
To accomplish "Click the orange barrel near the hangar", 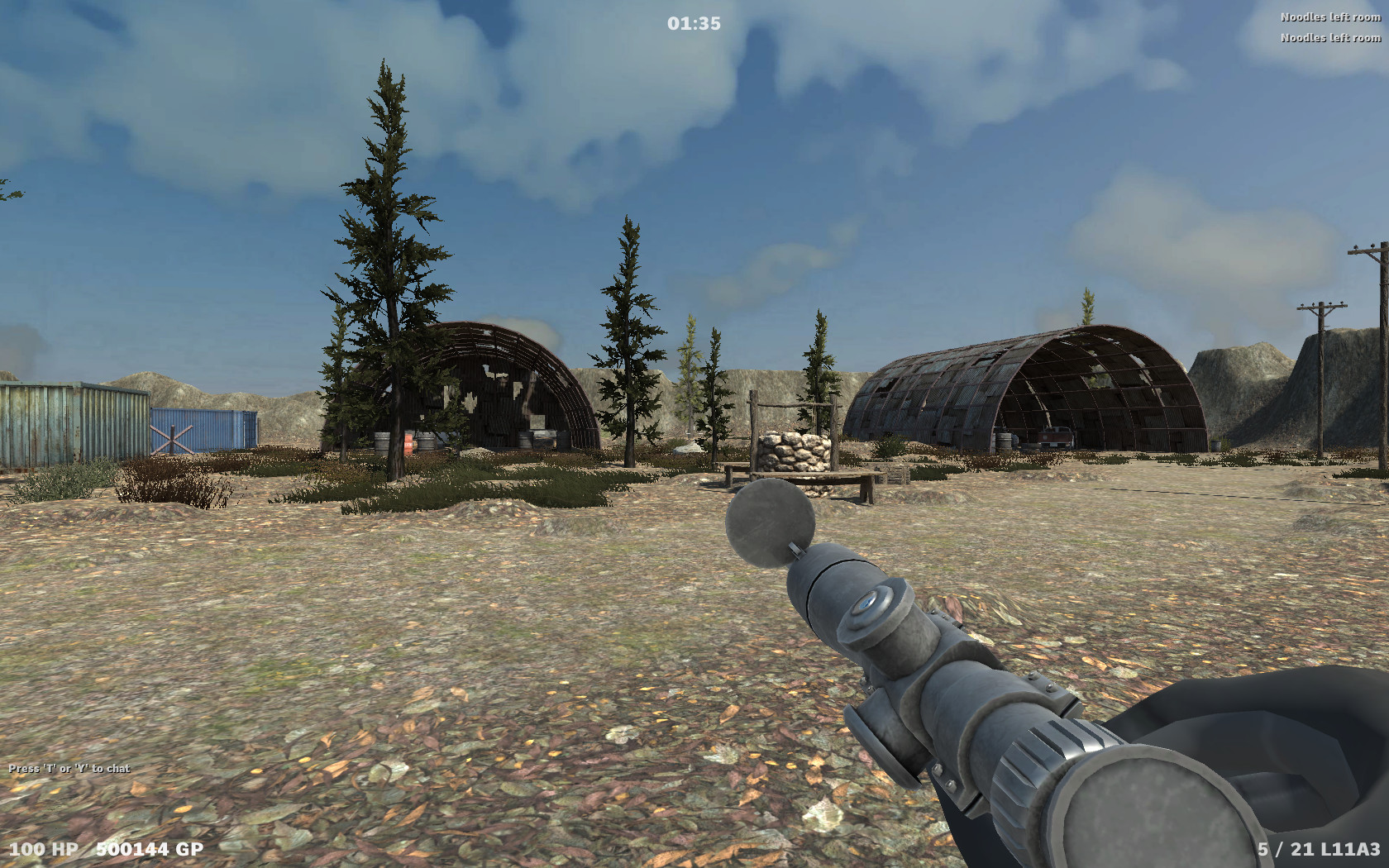I will (x=407, y=441).
